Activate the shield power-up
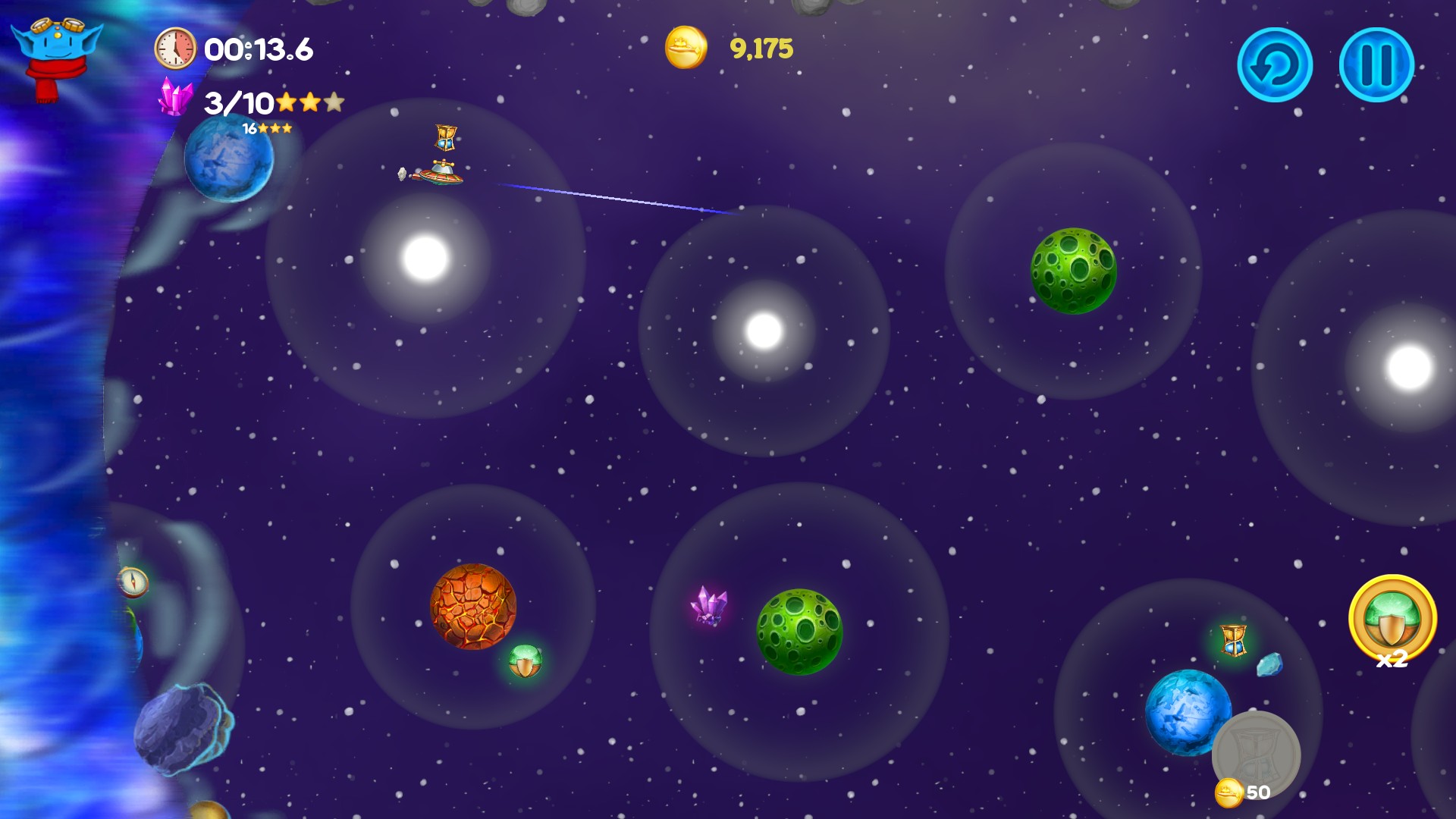The image size is (1456, 819). [1392, 620]
